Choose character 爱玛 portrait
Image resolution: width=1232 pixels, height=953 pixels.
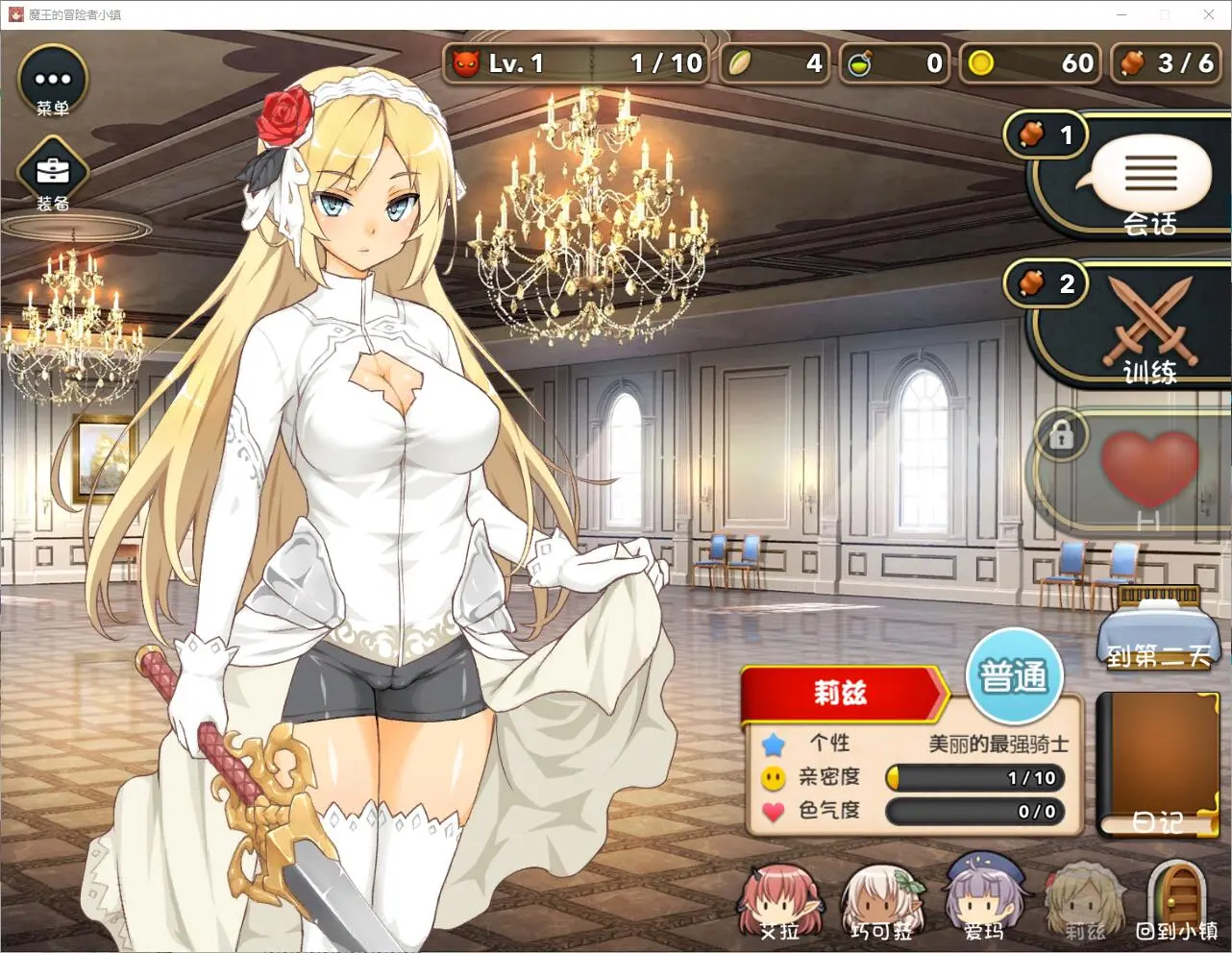[x=983, y=901]
